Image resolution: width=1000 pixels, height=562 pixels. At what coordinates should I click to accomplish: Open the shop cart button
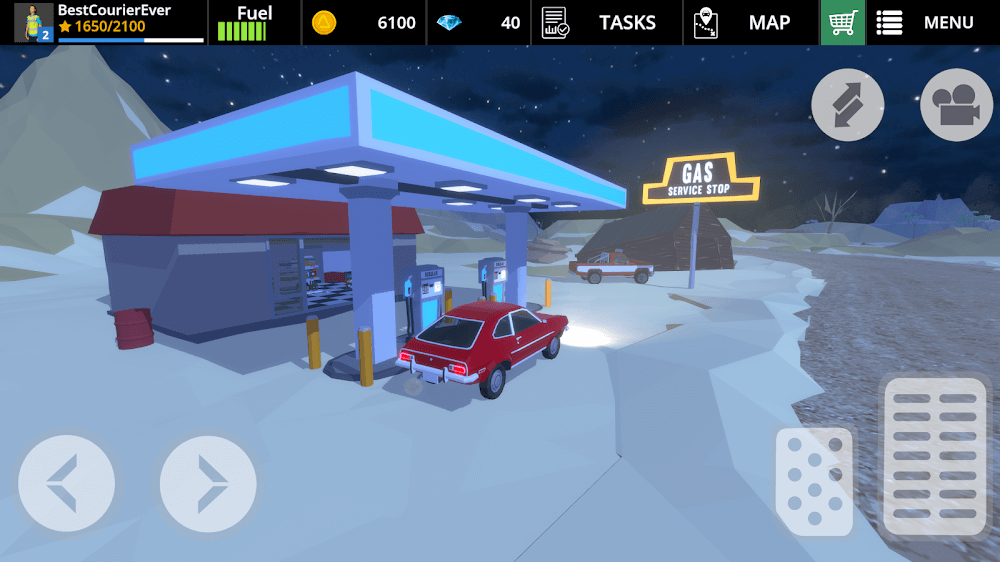(842, 22)
